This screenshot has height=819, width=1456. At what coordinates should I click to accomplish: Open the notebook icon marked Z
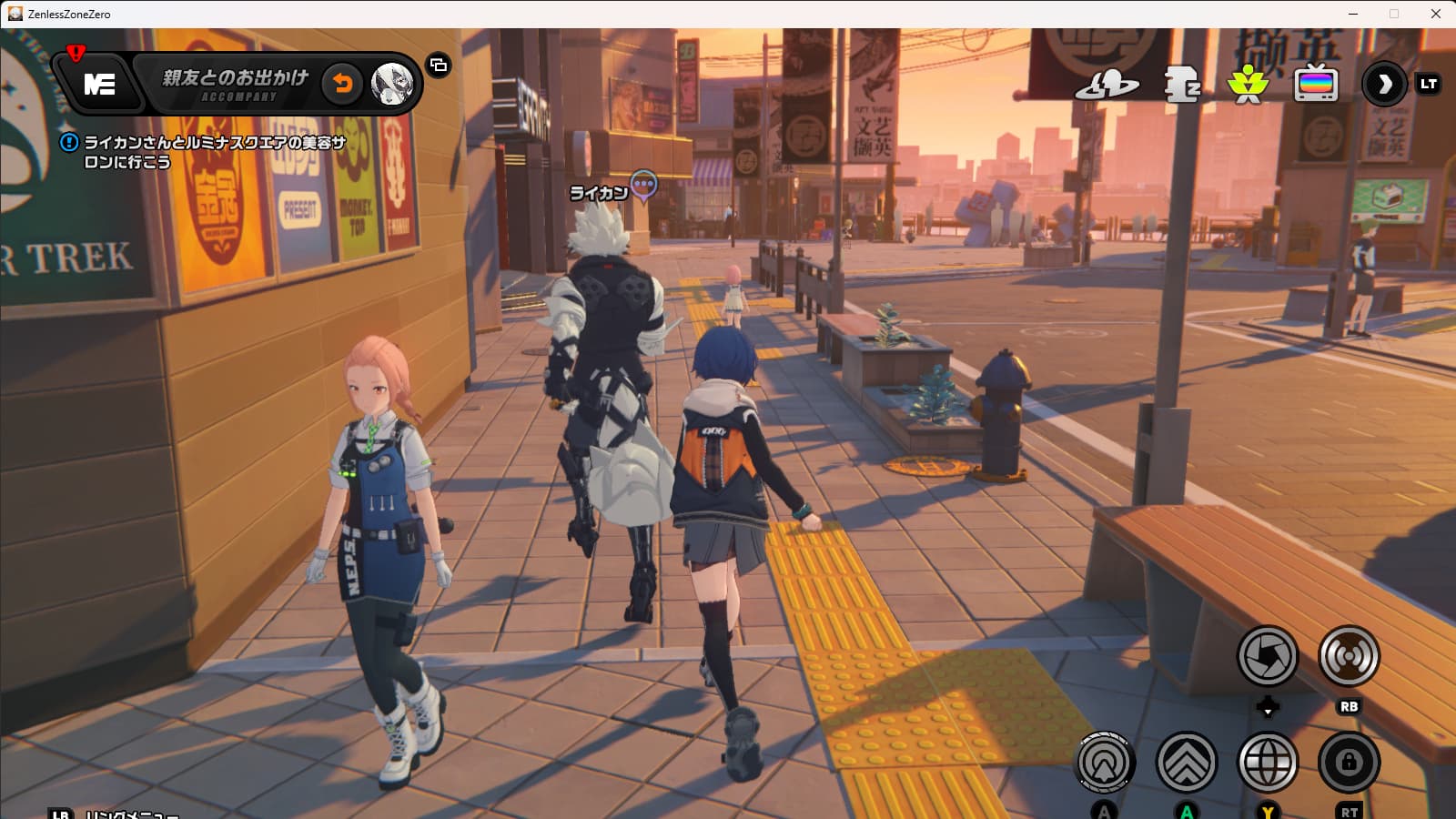click(x=1182, y=85)
